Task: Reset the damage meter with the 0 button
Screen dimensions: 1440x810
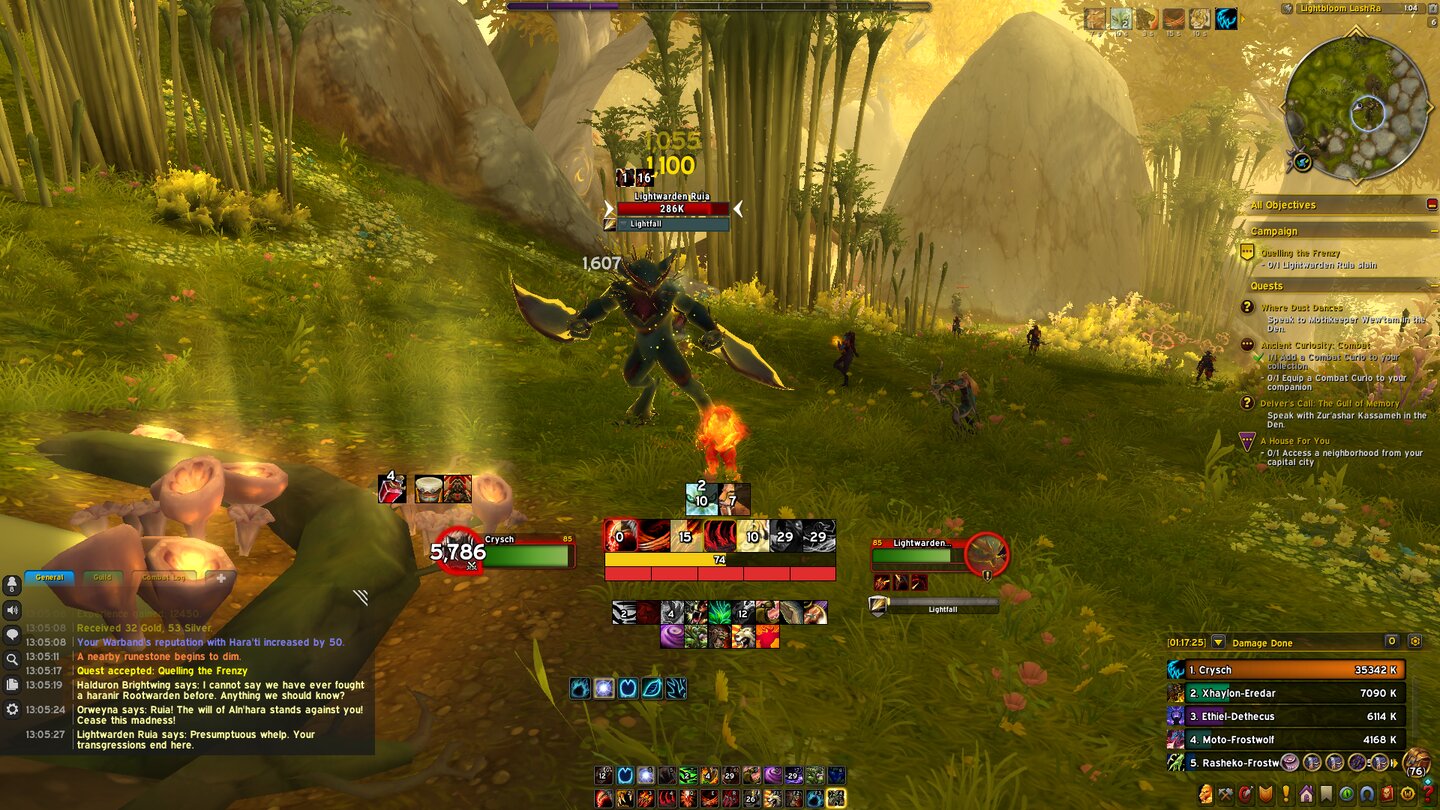Action: click(1392, 641)
